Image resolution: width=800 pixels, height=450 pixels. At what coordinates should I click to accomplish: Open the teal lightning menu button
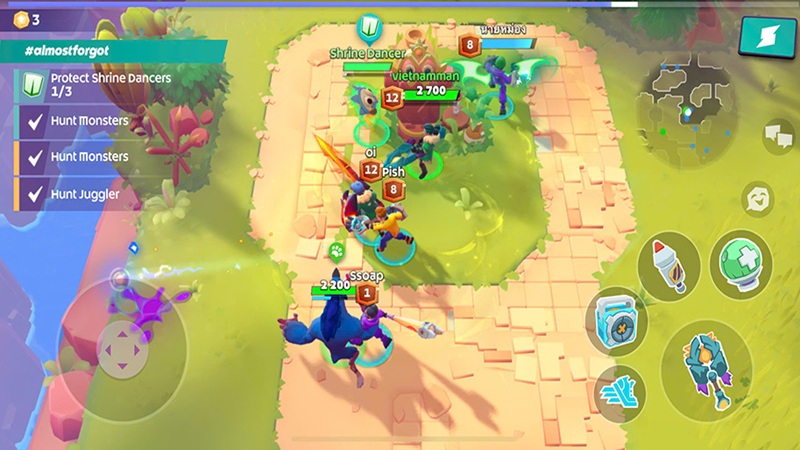pos(759,37)
